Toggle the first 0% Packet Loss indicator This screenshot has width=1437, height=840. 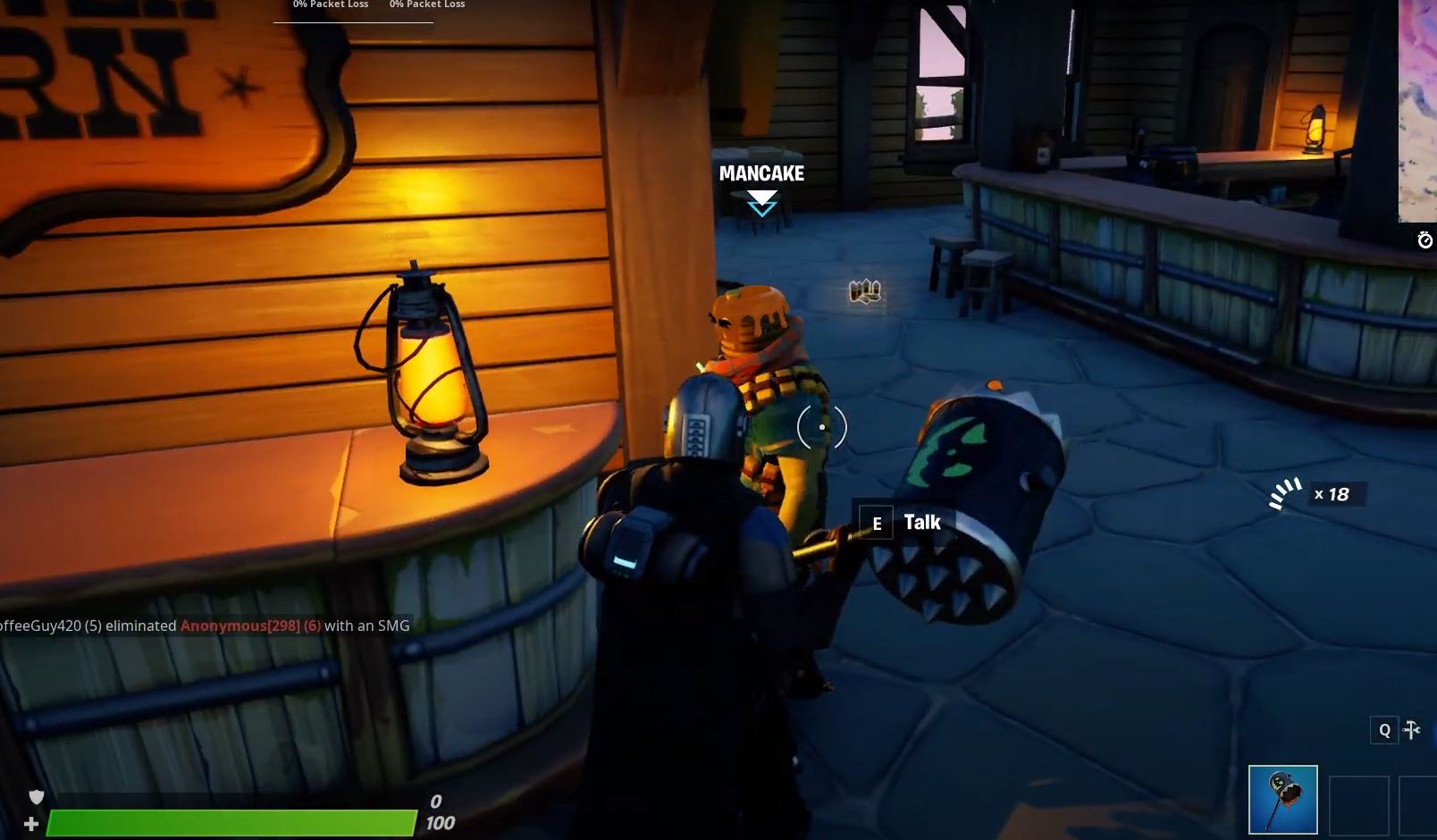pyautogui.click(x=329, y=4)
